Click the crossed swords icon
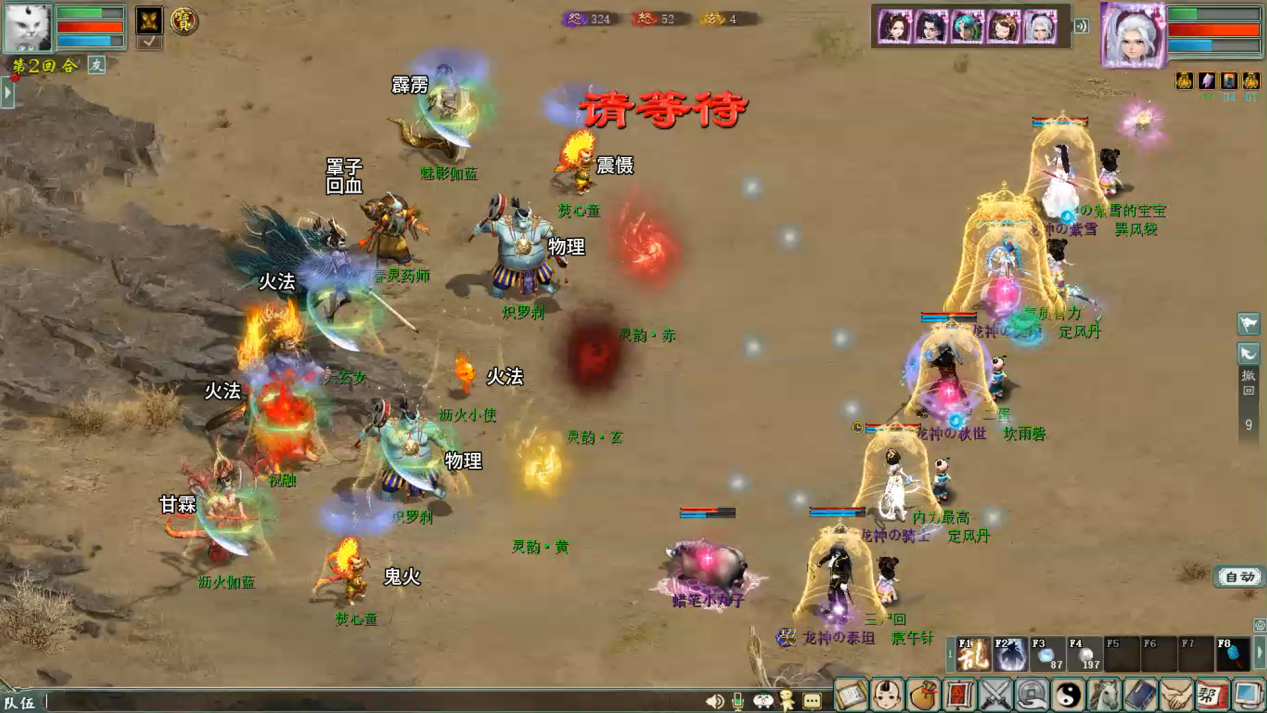1267x713 pixels. [x=996, y=694]
